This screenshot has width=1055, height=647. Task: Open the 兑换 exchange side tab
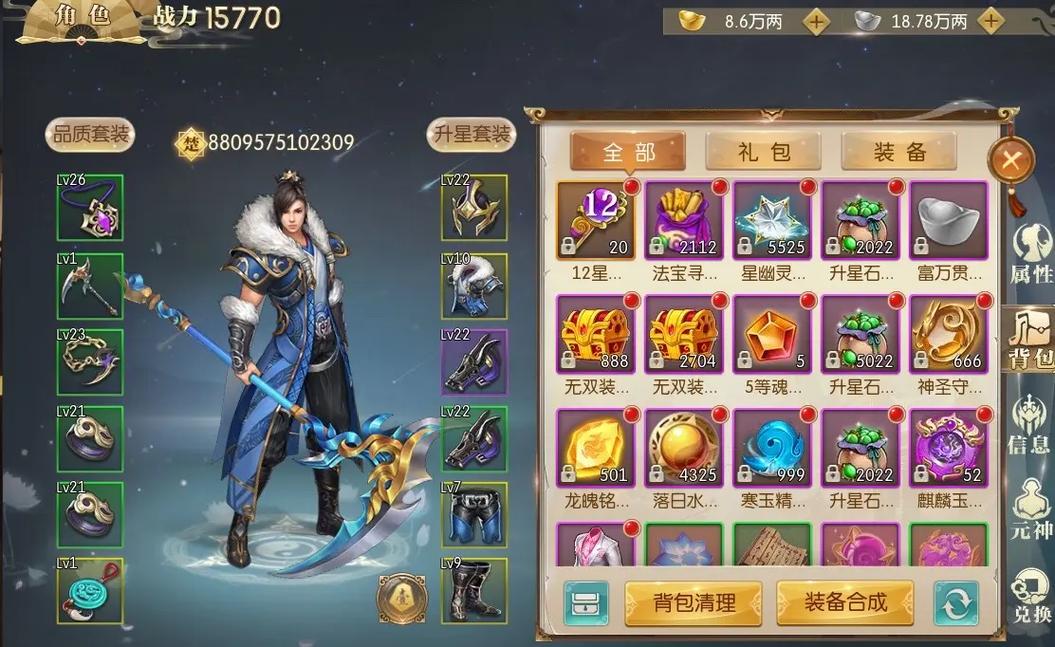point(1030,596)
